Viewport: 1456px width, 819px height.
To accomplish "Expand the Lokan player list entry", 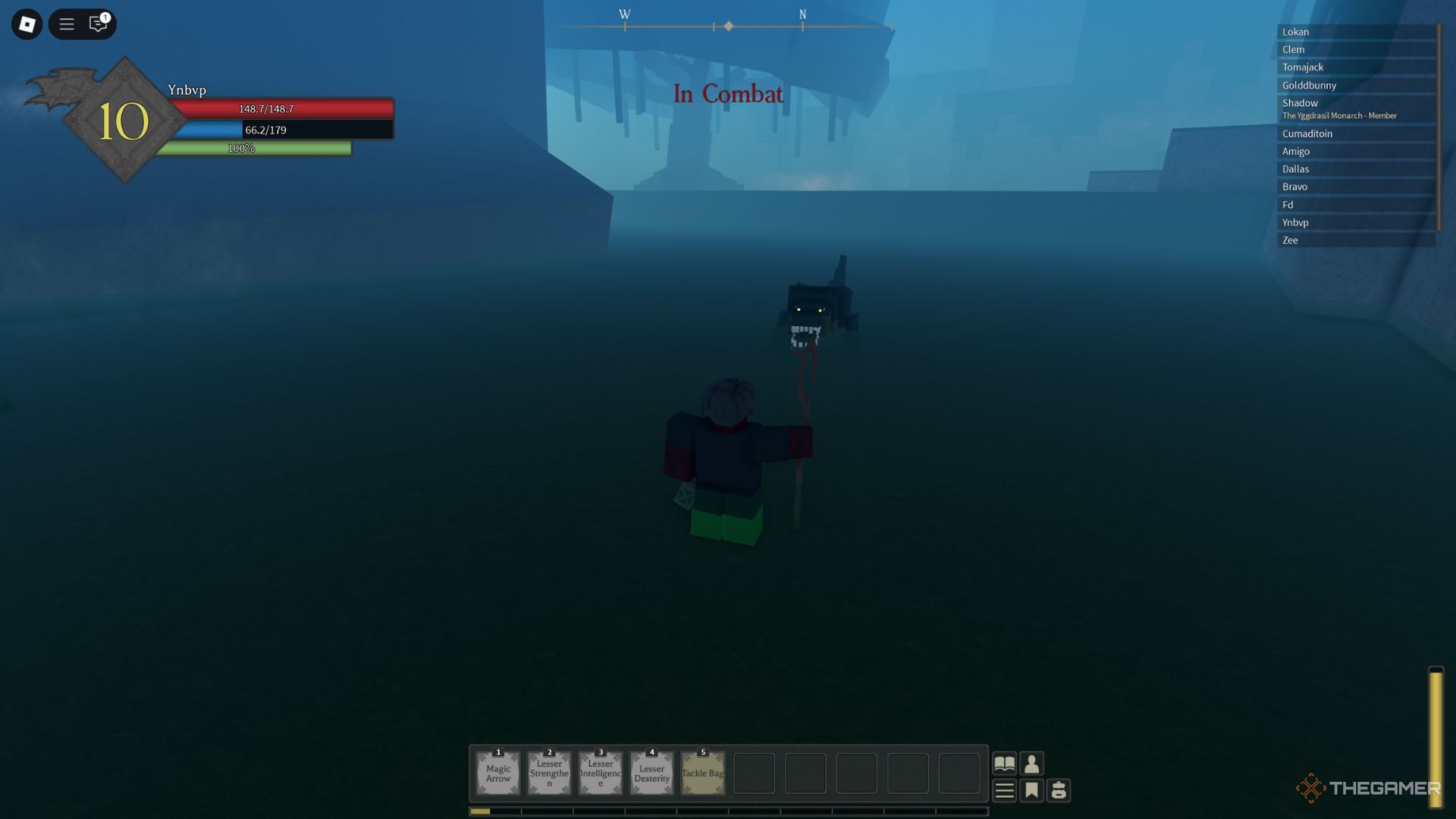I will pos(1357,32).
